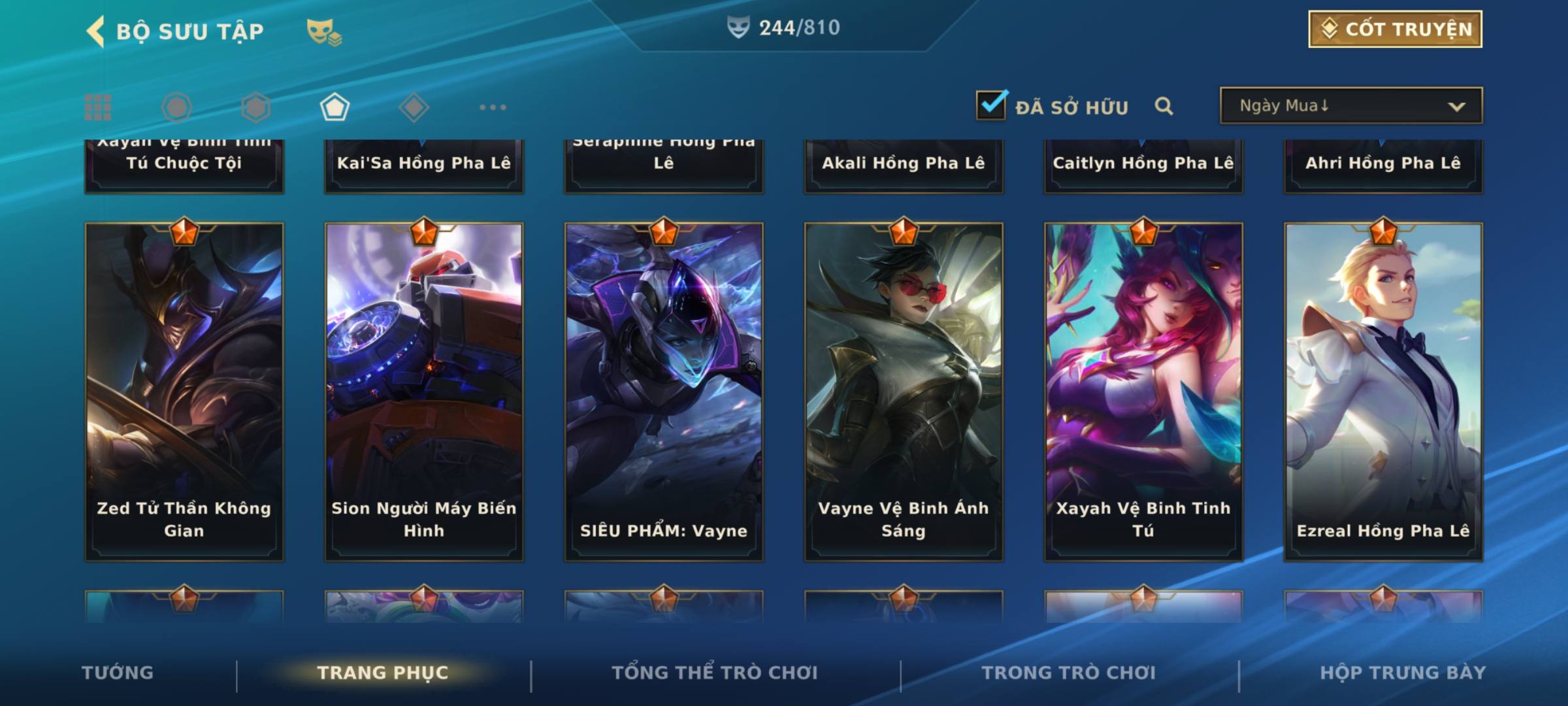The image size is (1568, 706).
Task: Open the Trong Trò Chơi tab
Action: pyautogui.click(x=1069, y=673)
